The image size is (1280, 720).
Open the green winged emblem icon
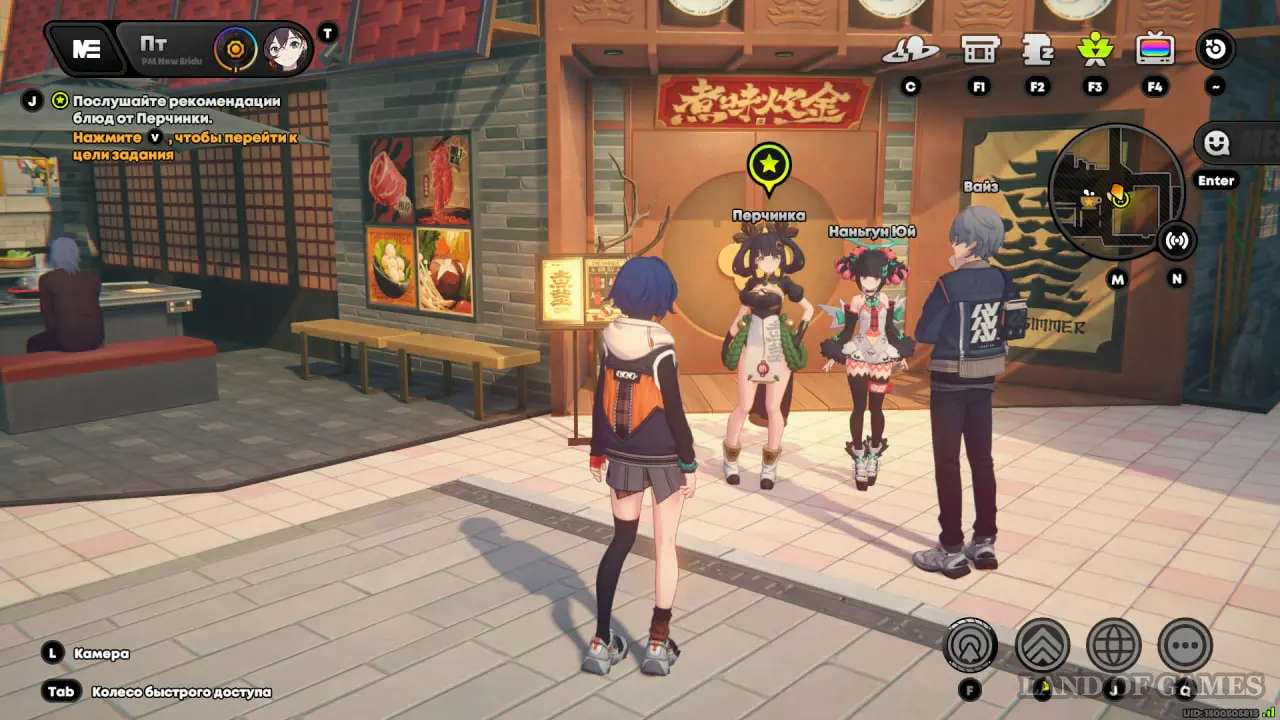point(1095,49)
